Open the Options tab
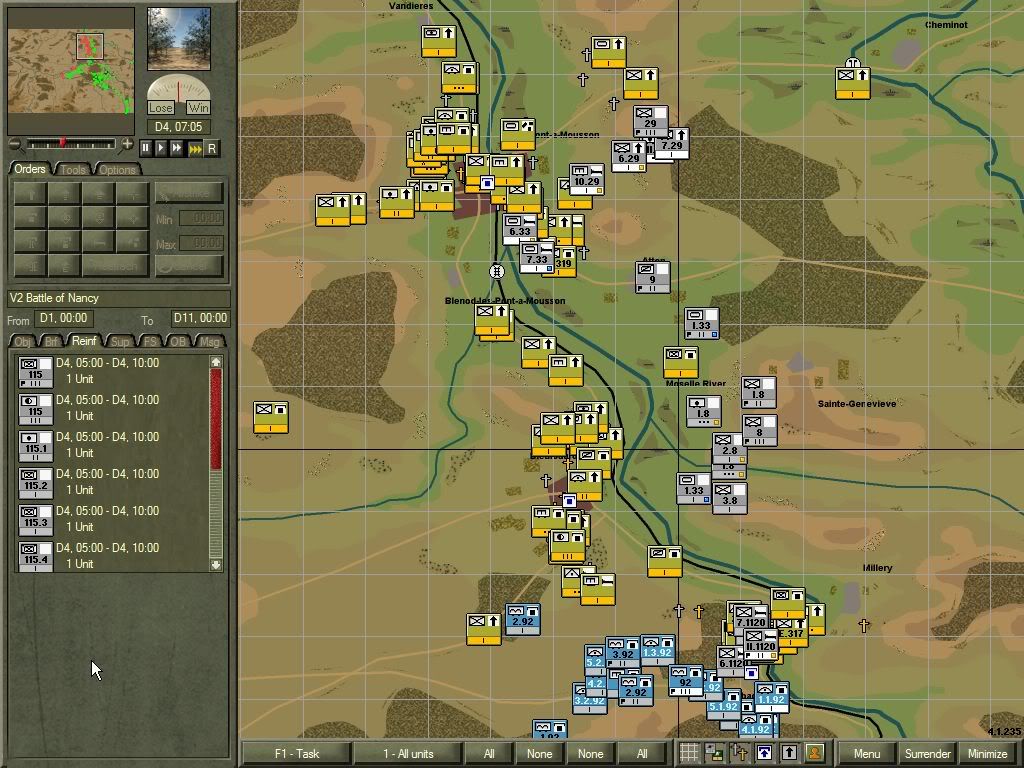Image resolution: width=1024 pixels, height=768 pixels. pos(117,169)
